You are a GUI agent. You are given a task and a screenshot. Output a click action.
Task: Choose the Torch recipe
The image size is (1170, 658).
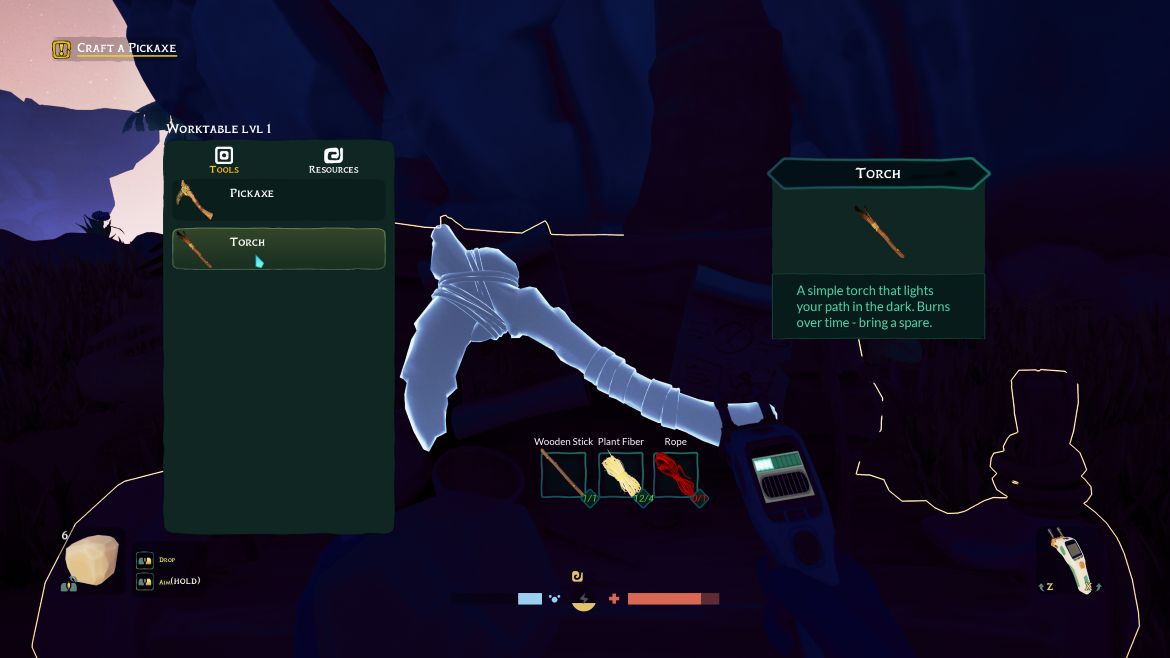coord(278,248)
